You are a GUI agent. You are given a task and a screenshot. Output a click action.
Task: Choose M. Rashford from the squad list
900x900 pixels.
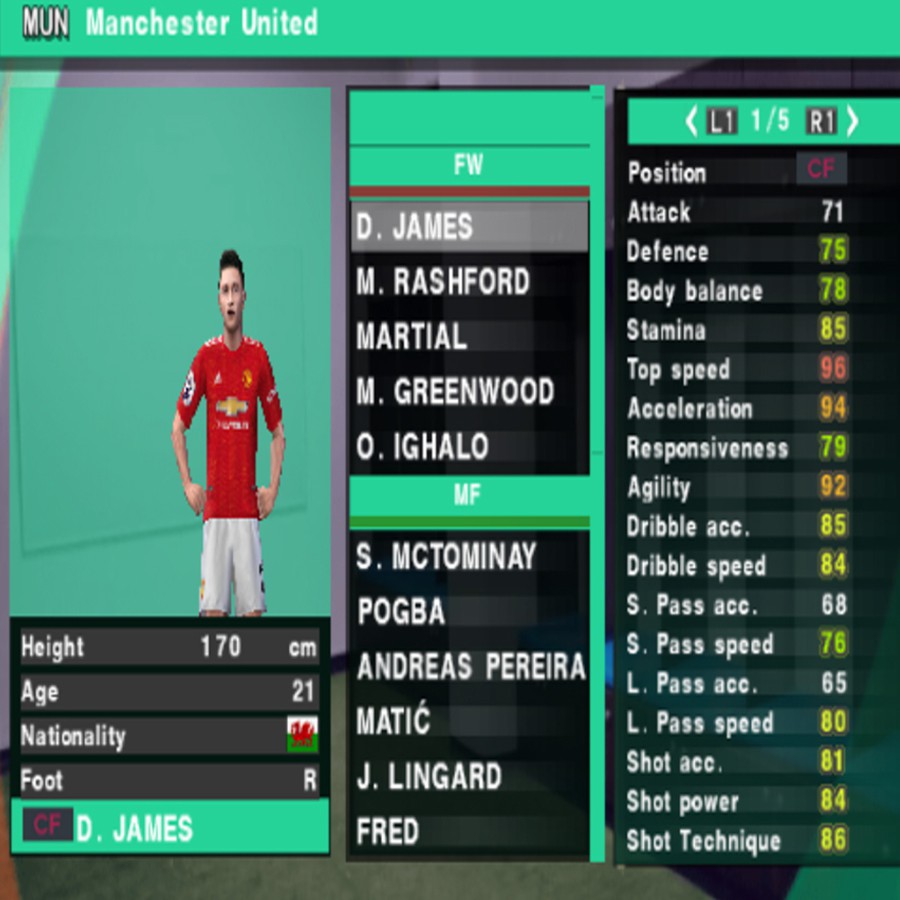[467, 283]
